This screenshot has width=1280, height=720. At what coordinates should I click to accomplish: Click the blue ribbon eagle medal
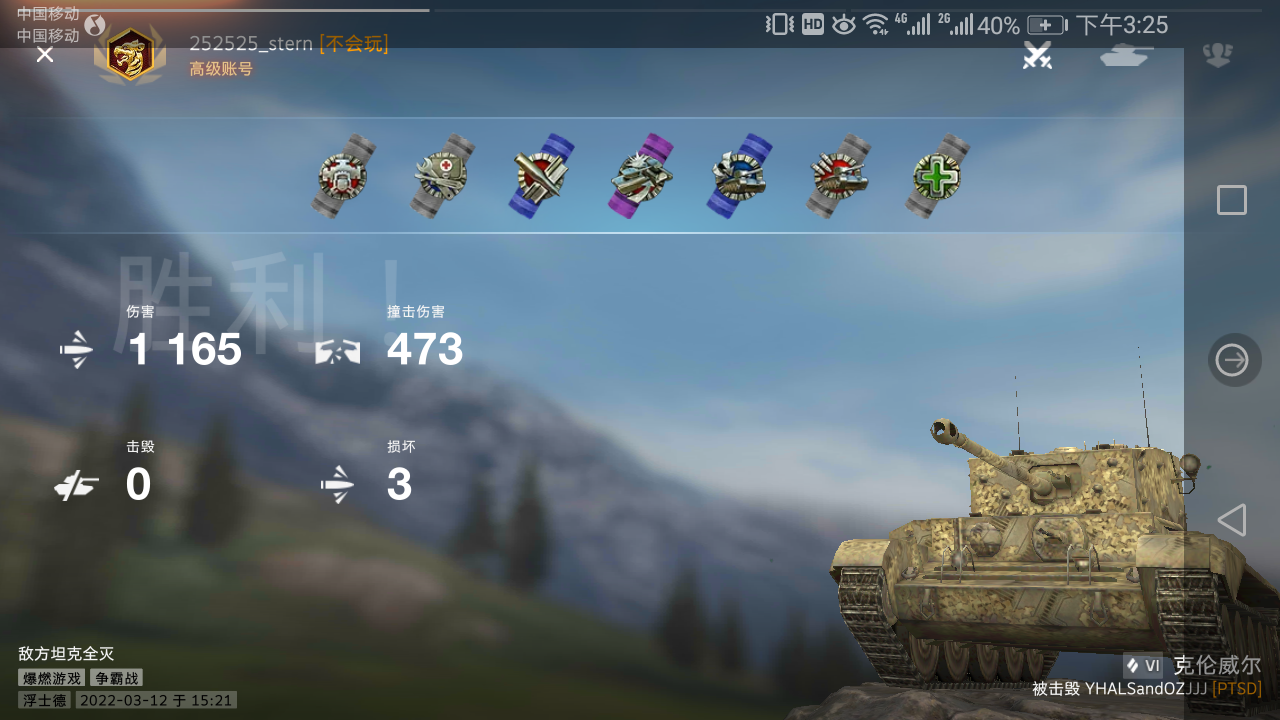click(x=738, y=177)
